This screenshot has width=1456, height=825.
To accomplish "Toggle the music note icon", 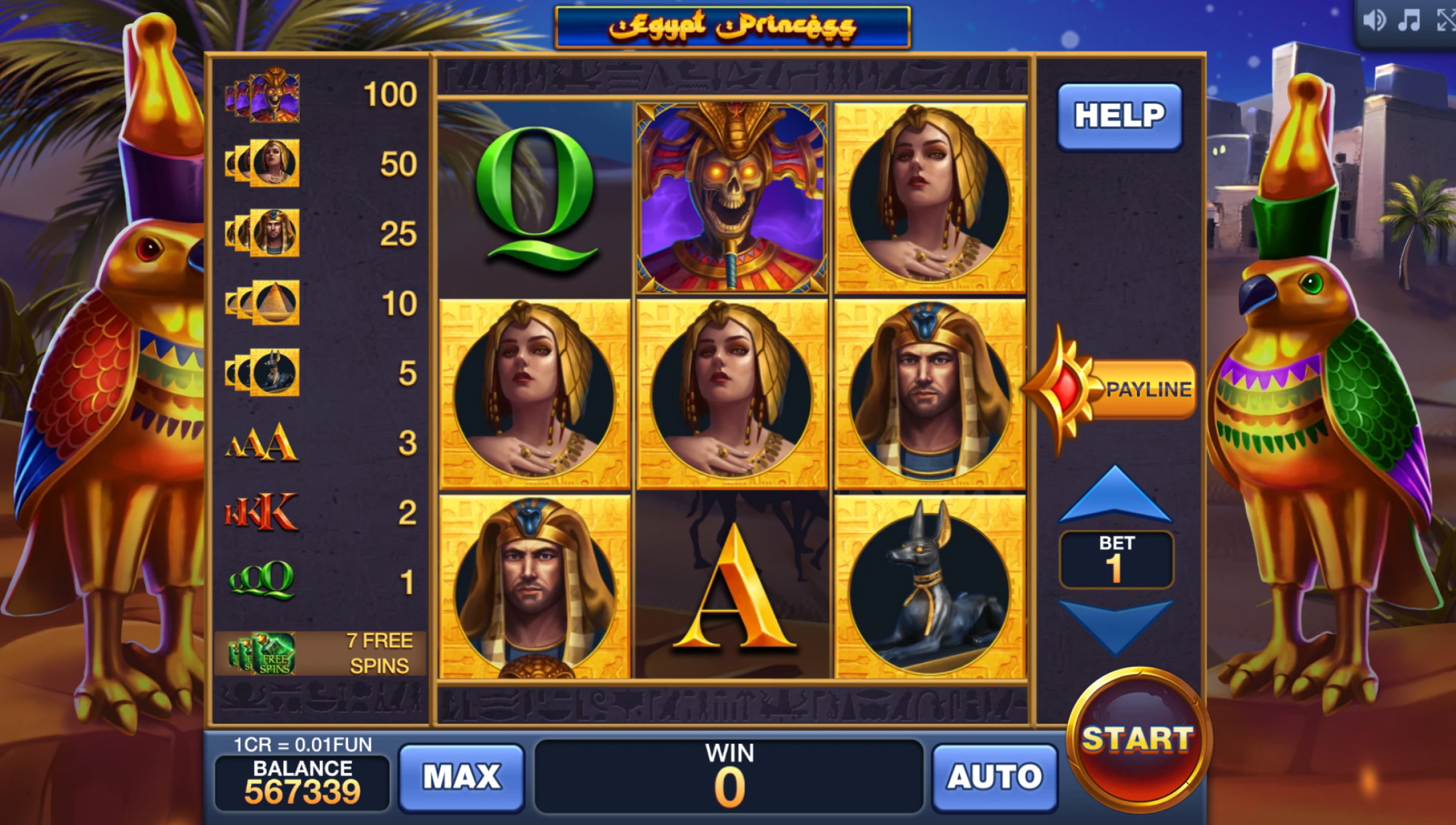I will pyautogui.click(x=1409, y=21).
